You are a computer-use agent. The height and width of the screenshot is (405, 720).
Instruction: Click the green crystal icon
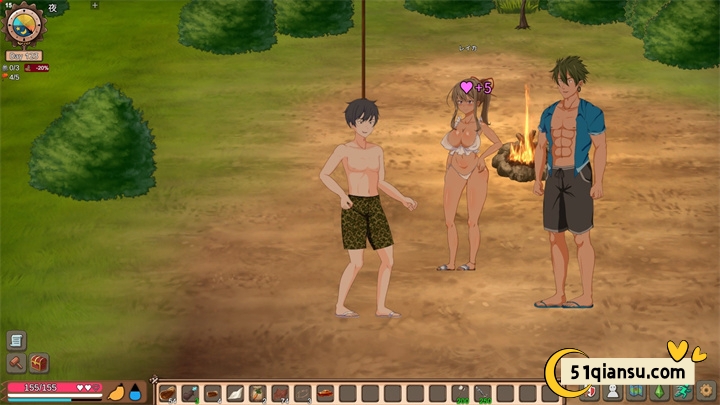point(659,393)
